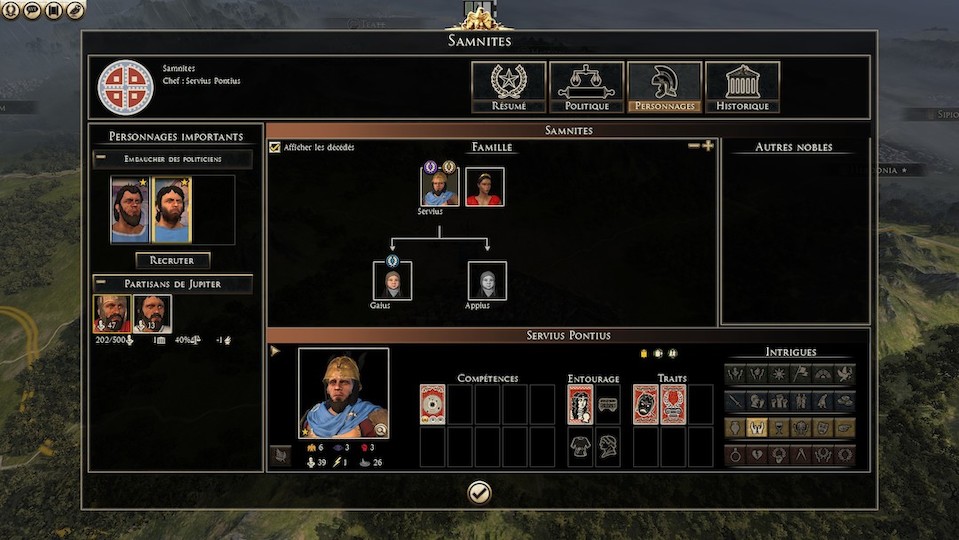
Task: Collapse the Partisans de Jupiter section
Action: click(x=101, y=284)
